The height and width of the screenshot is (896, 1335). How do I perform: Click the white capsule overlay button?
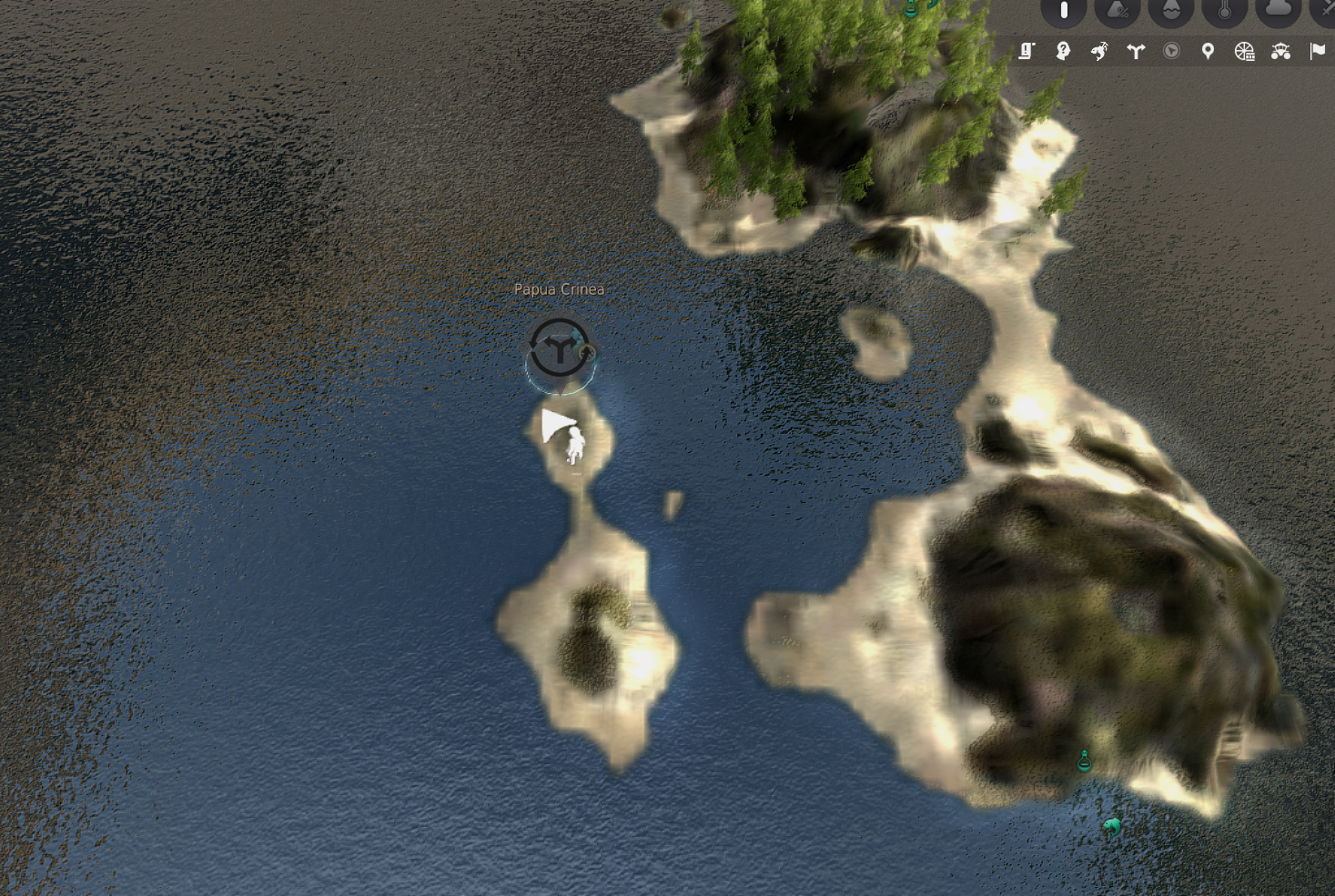(x=1064, y=11)
